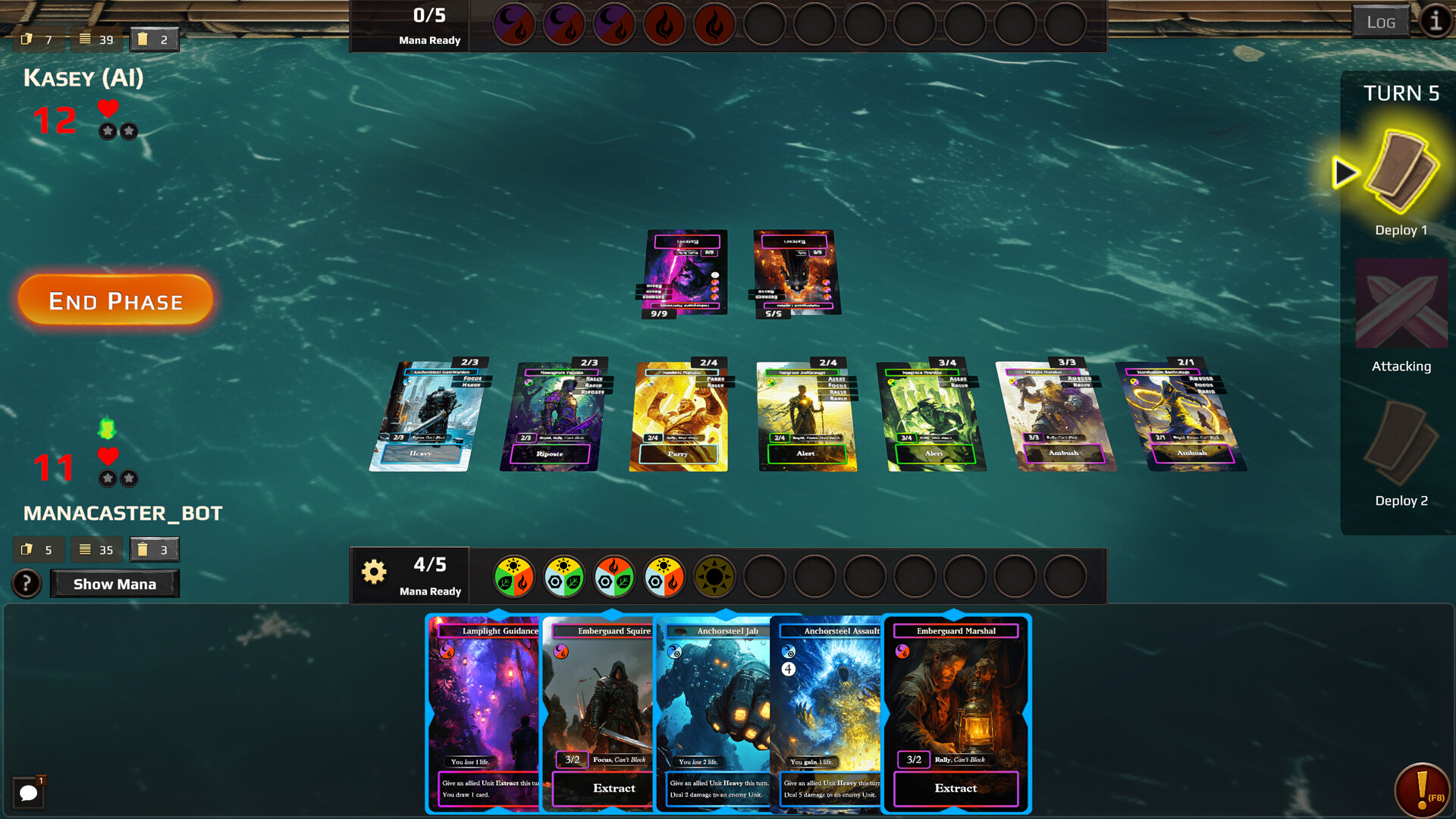Click the dark sun mana orb
The image size is (1456, 819).
[x=714, y=576]
